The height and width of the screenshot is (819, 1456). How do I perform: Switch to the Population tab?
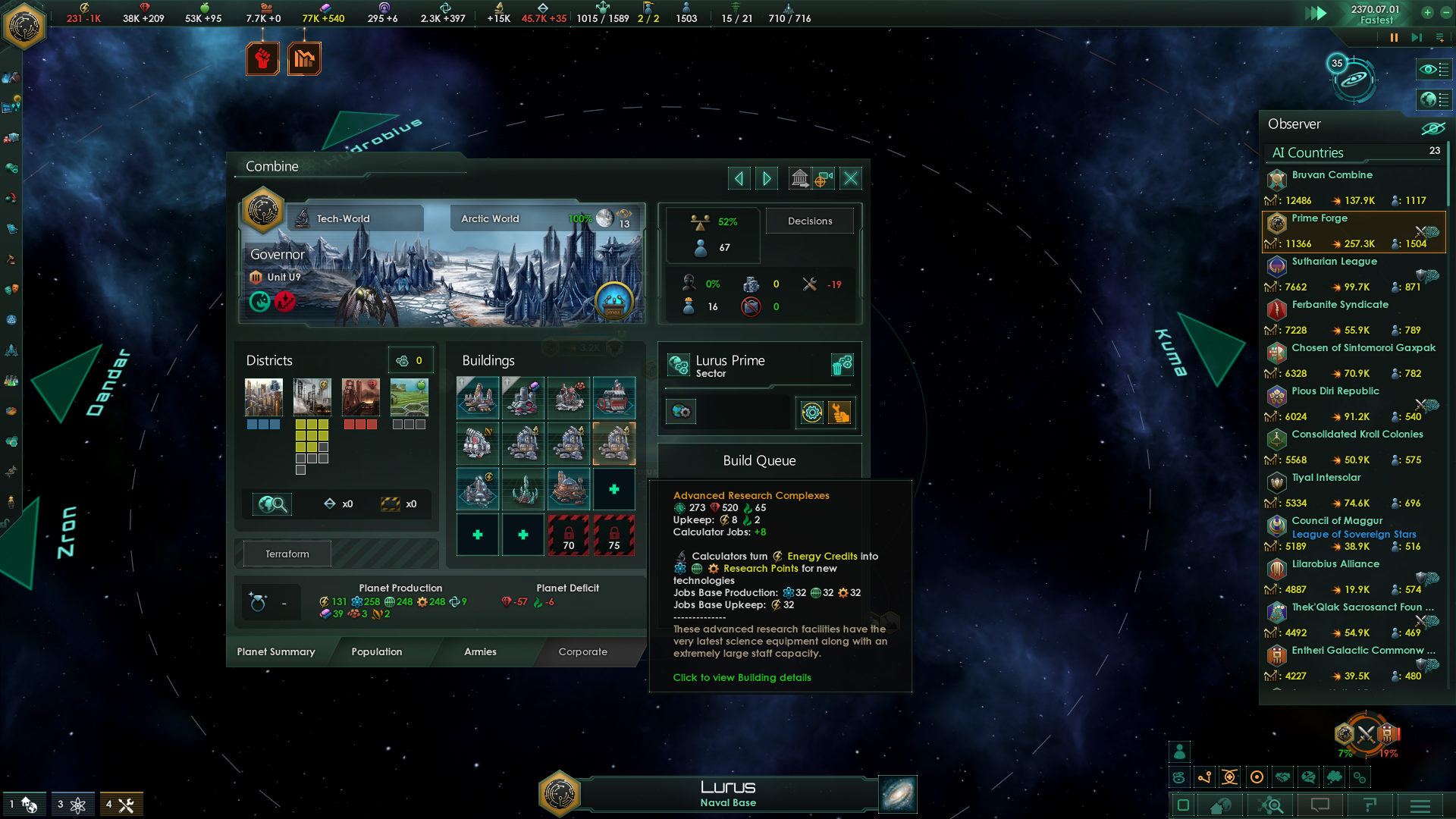(376, 651)
